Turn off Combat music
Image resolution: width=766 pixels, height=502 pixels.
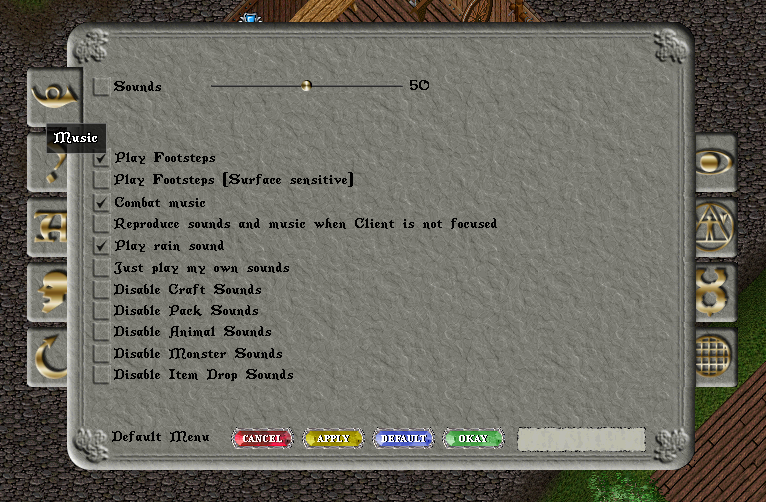(101, 202)
